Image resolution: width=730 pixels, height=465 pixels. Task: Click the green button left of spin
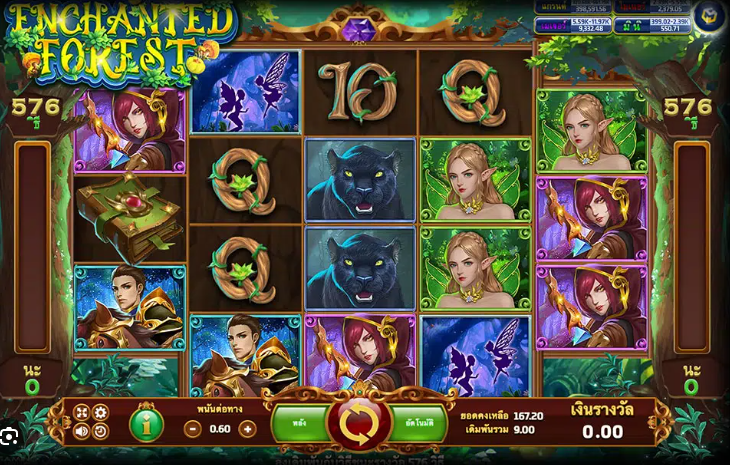[300, 424]
